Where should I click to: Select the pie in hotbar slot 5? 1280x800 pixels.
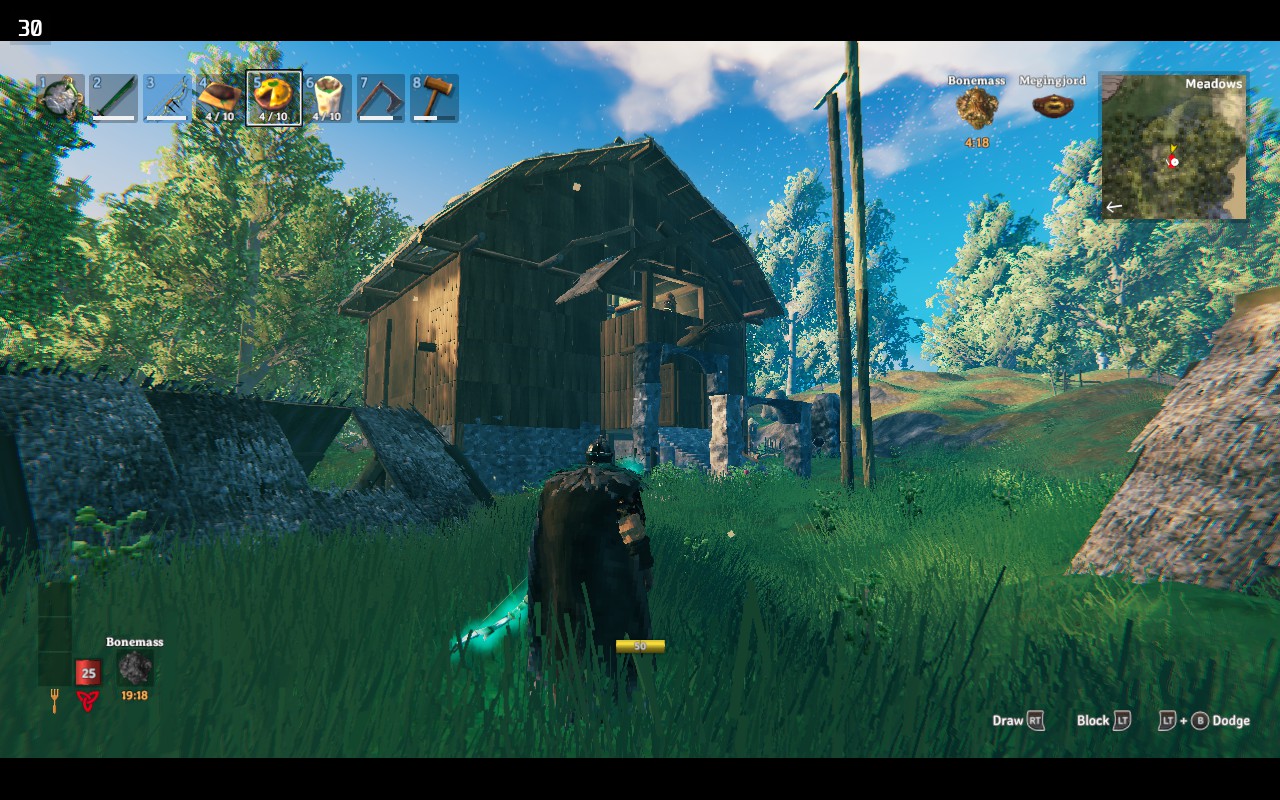point(274,98)
